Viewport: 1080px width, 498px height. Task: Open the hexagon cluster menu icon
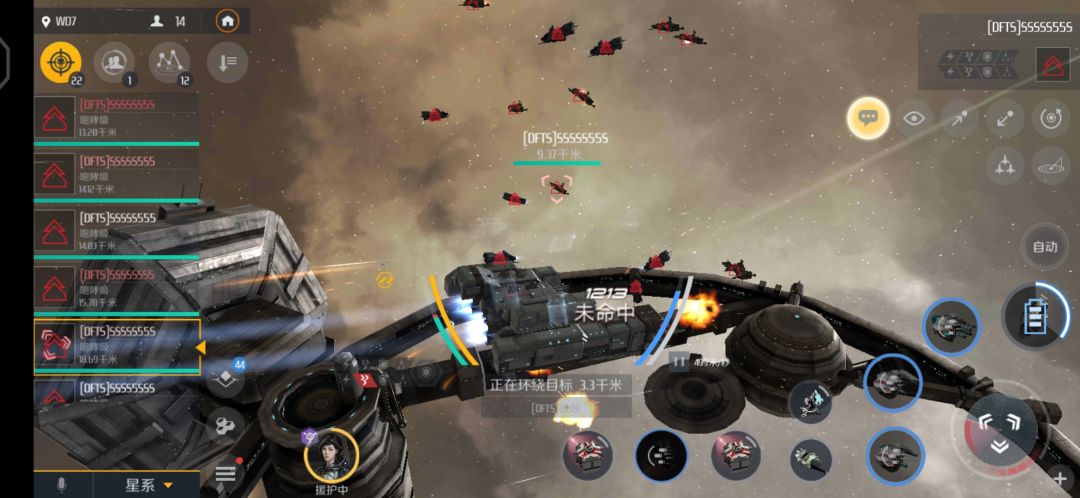[225, 427]
